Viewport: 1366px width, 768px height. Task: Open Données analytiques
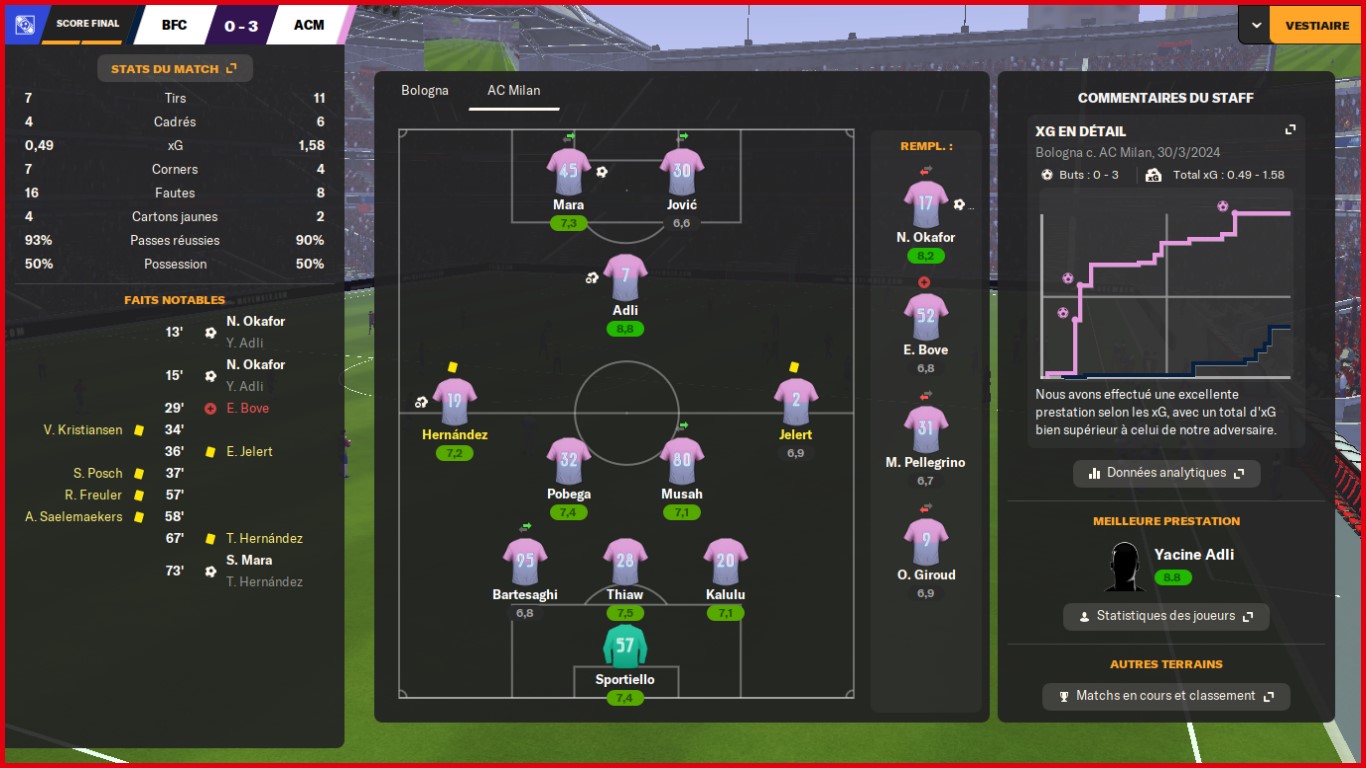click(1166, 473)
